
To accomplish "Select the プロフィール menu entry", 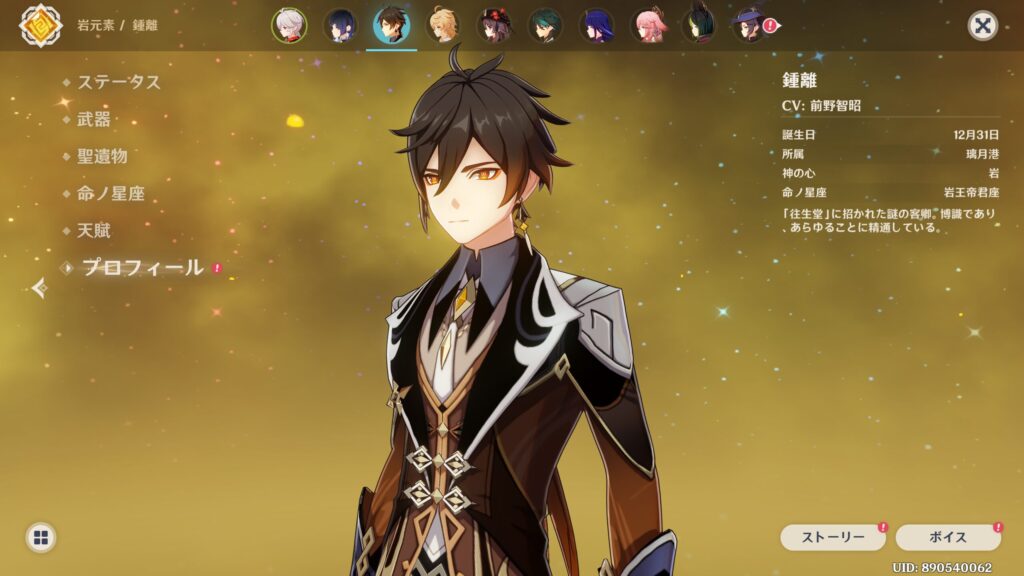I will click(x=141, y=267).
